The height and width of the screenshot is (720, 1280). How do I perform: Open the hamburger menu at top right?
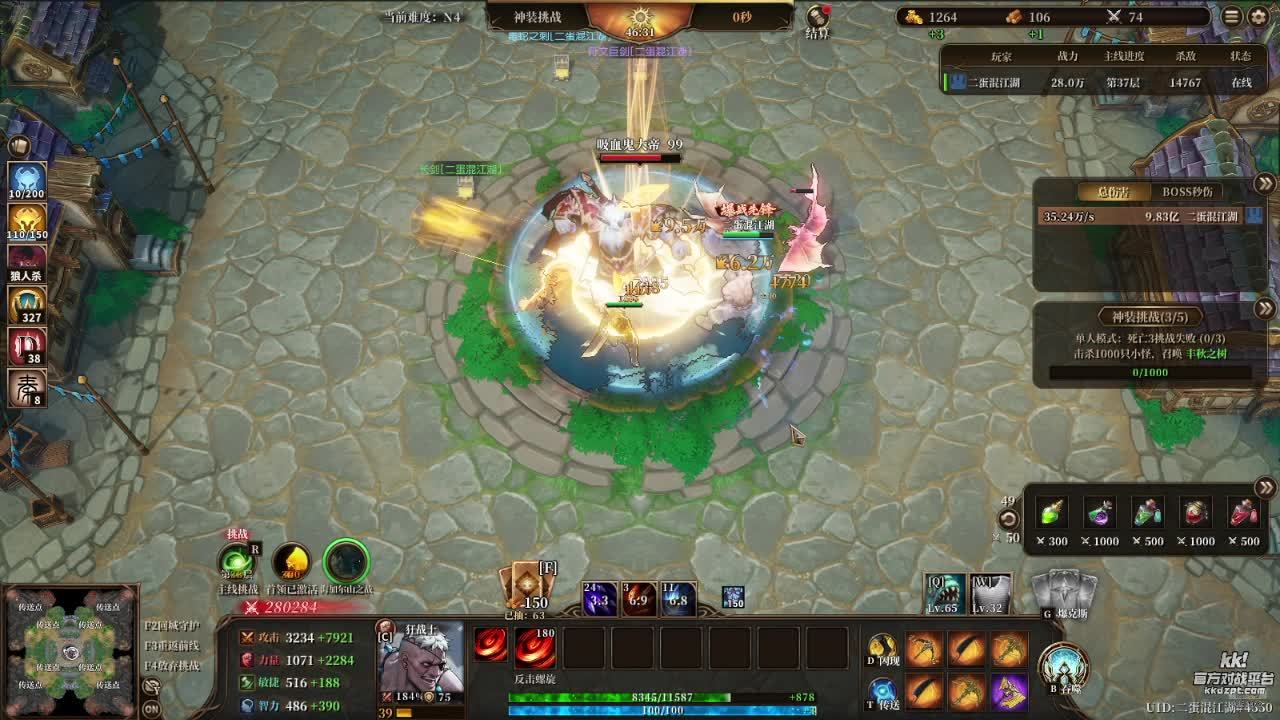(x=1232, y=16)
